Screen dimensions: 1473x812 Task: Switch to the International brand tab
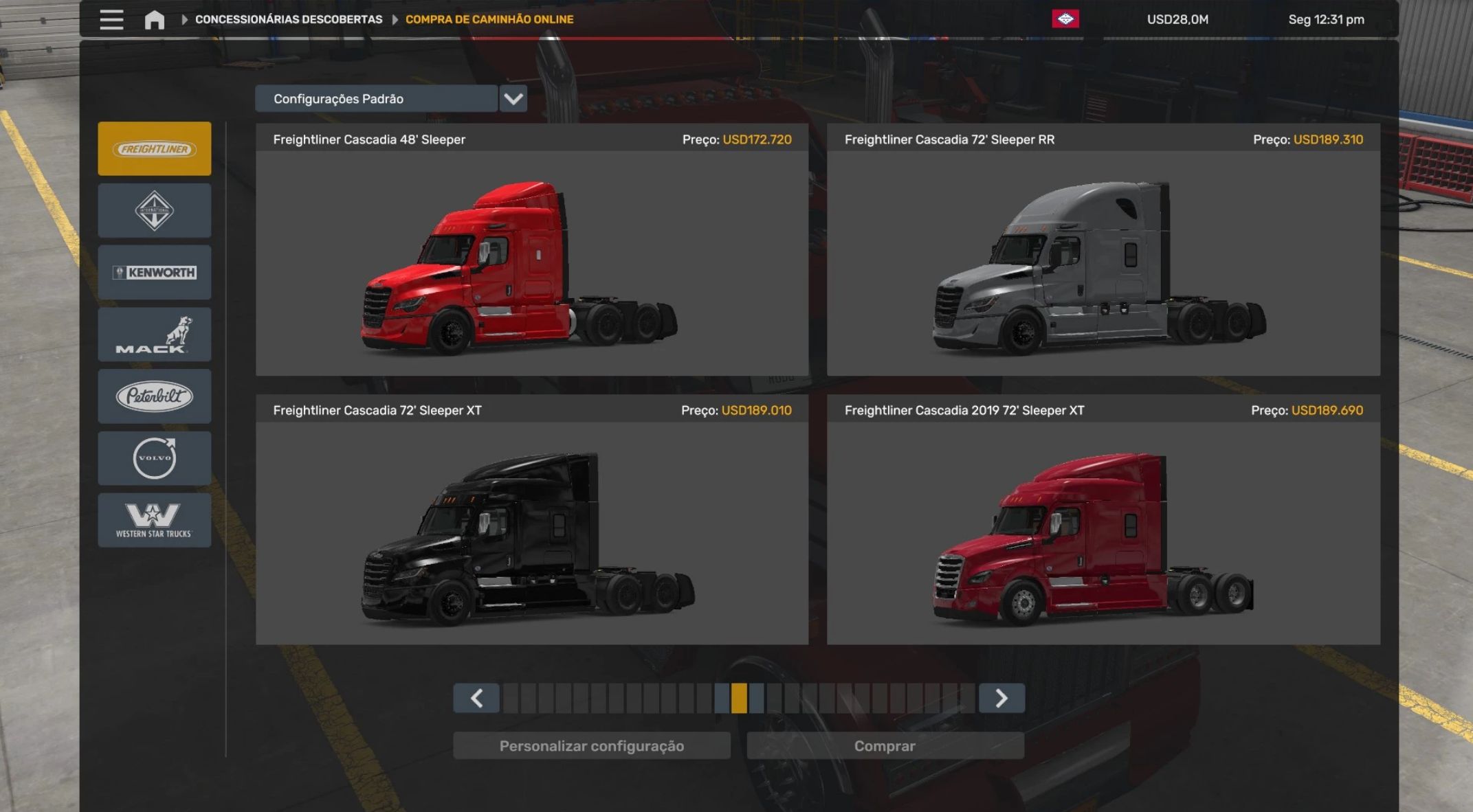tap(155, 211)
